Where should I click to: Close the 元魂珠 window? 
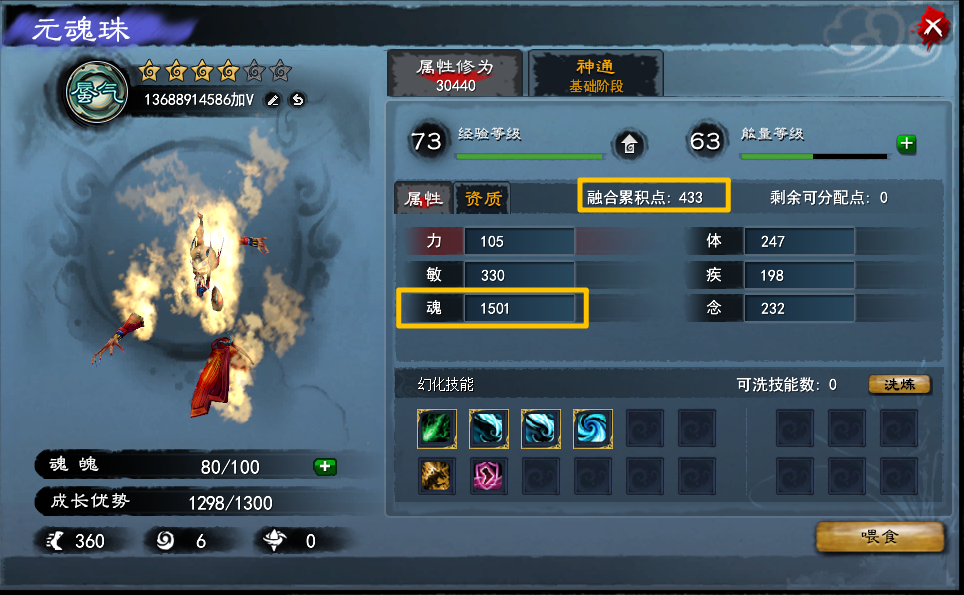click(932, 27)
